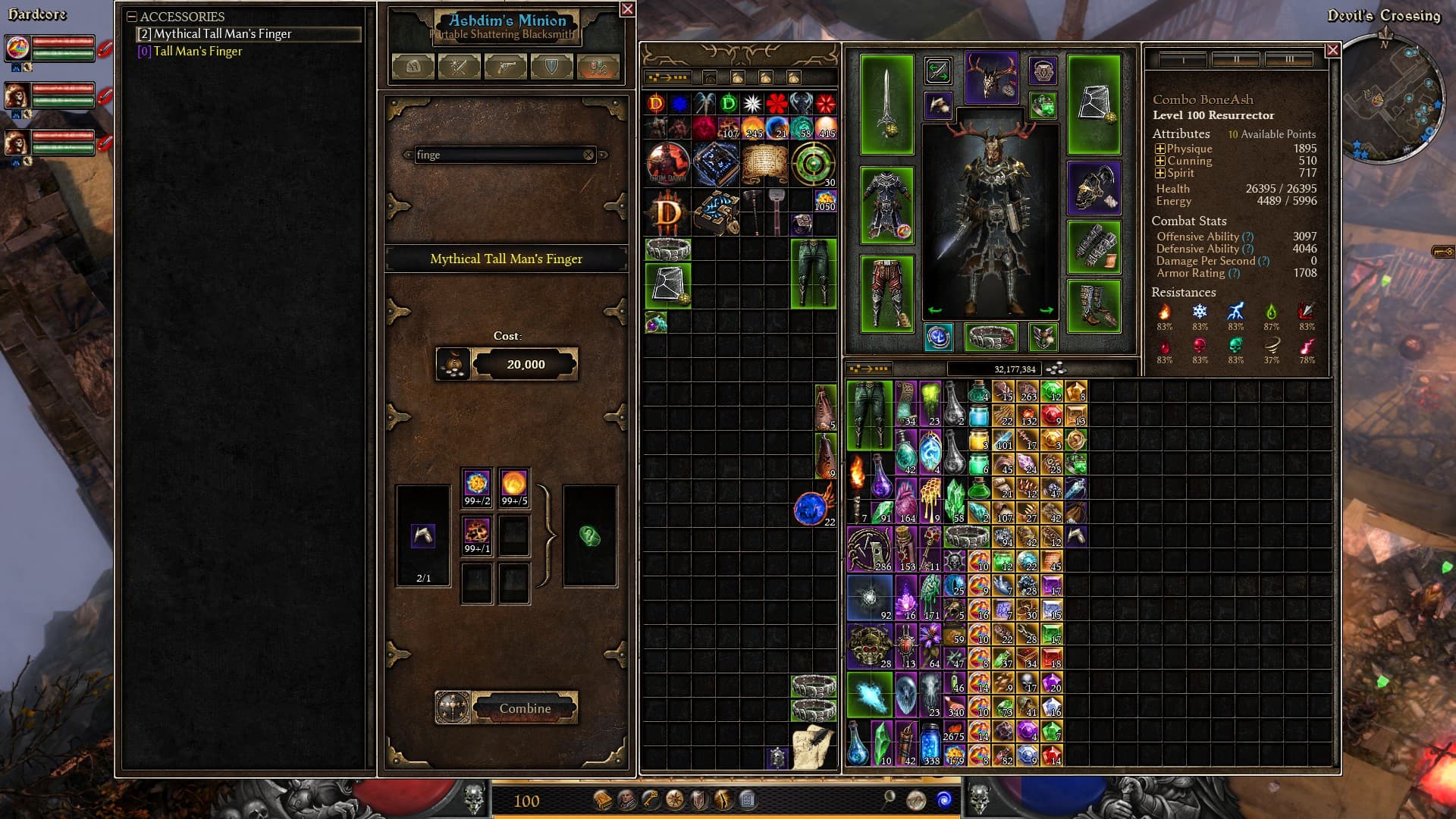Click the Combine button

coord(524,708)
